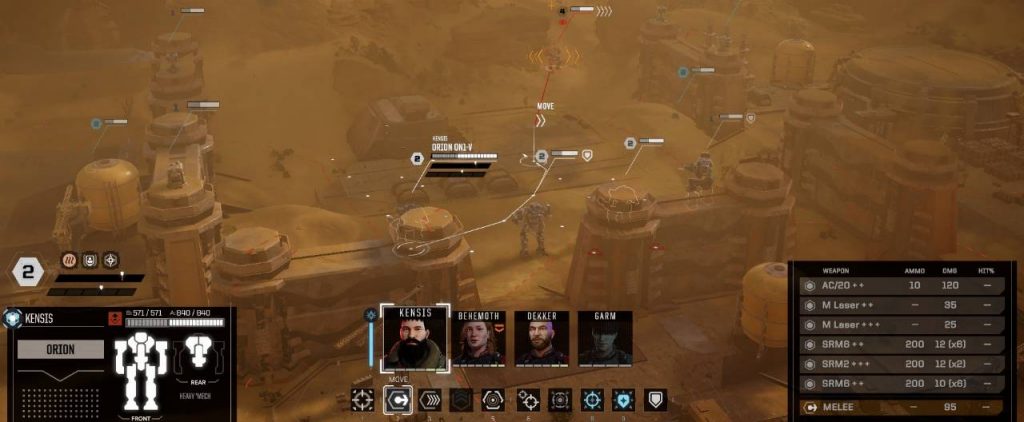The width and height of the screenshot is (1024, 422).
Task: Click the front mech armor paper doll
Action: tap(140, 370)
